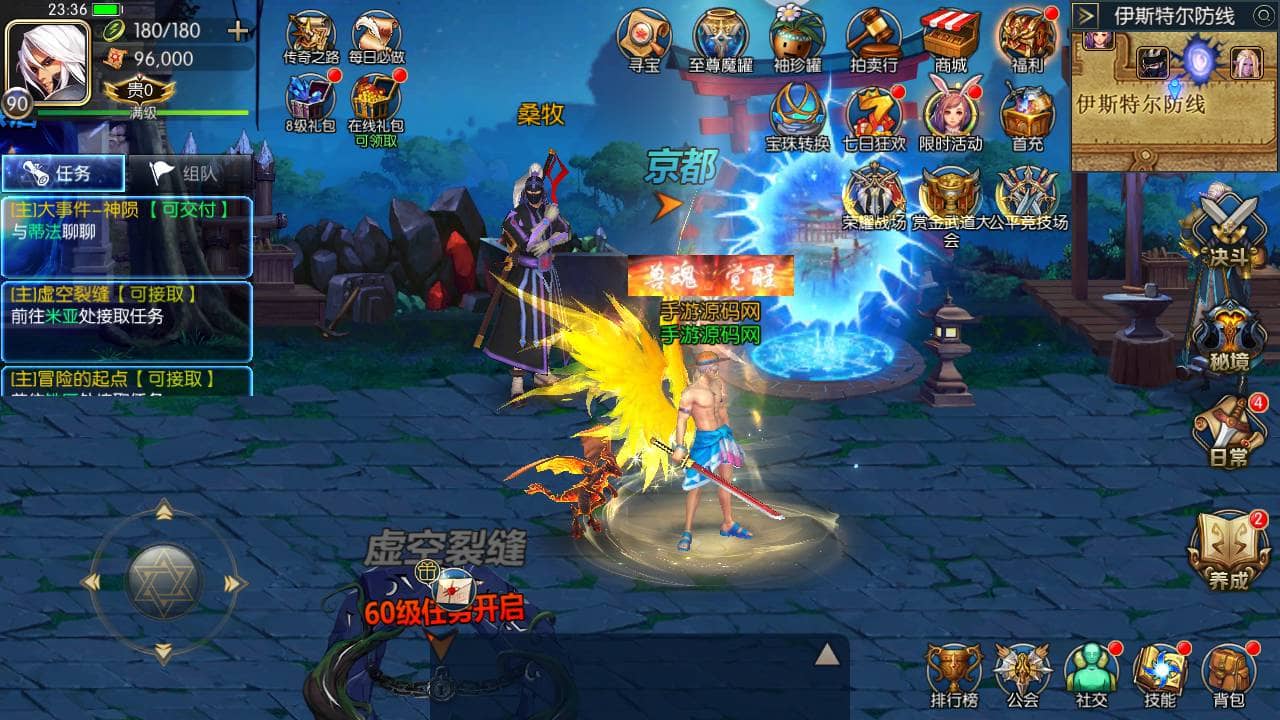The image size is (1280, 720).
Task: Open the 公会 guild menu
Action: click(x=1022, y=673)
